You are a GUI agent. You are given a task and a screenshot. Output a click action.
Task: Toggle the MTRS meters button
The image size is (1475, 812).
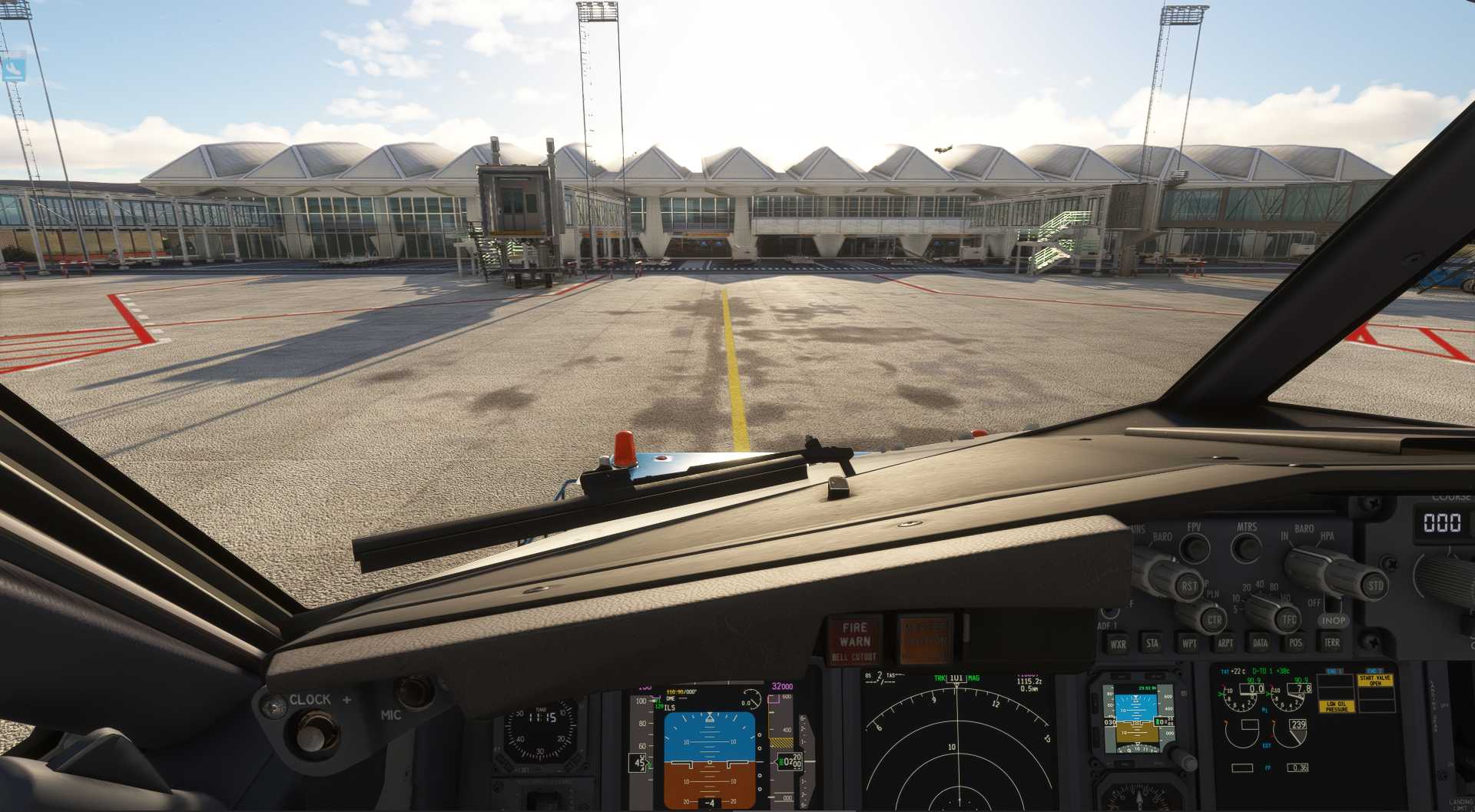click(1246, 548)
